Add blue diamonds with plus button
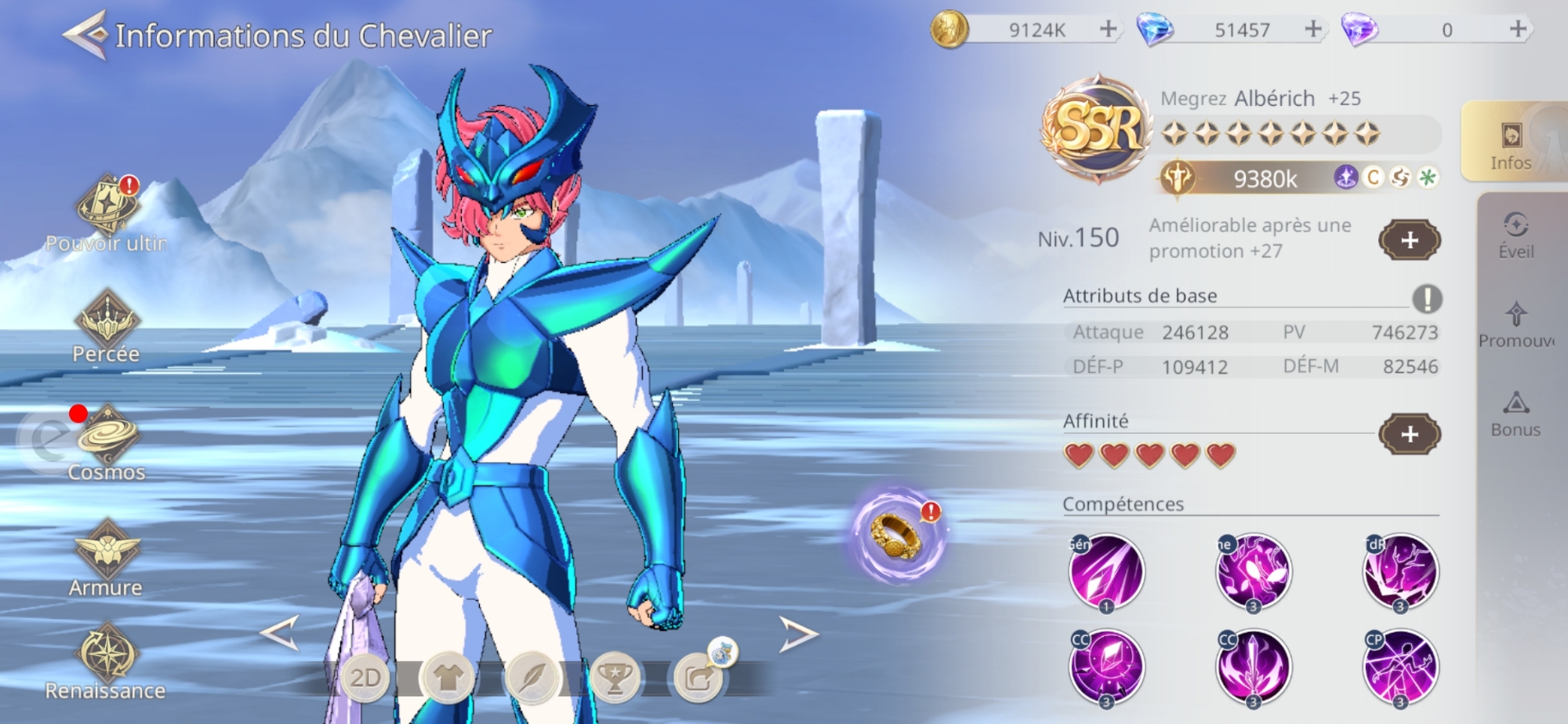The image size is (1568, 724). pyautogui.click(x=1313, y=30)
